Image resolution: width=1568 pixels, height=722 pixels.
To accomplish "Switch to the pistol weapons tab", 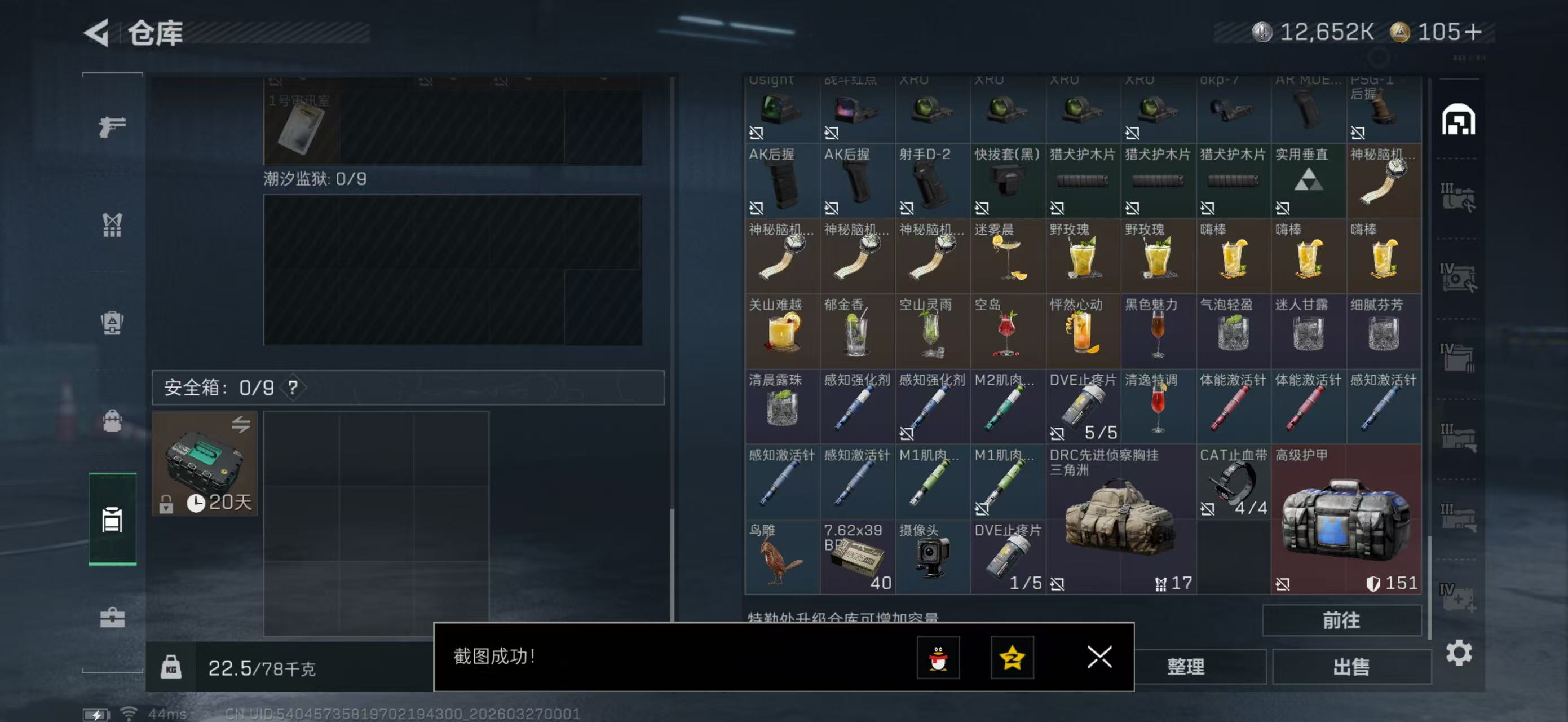I will 113,126.
